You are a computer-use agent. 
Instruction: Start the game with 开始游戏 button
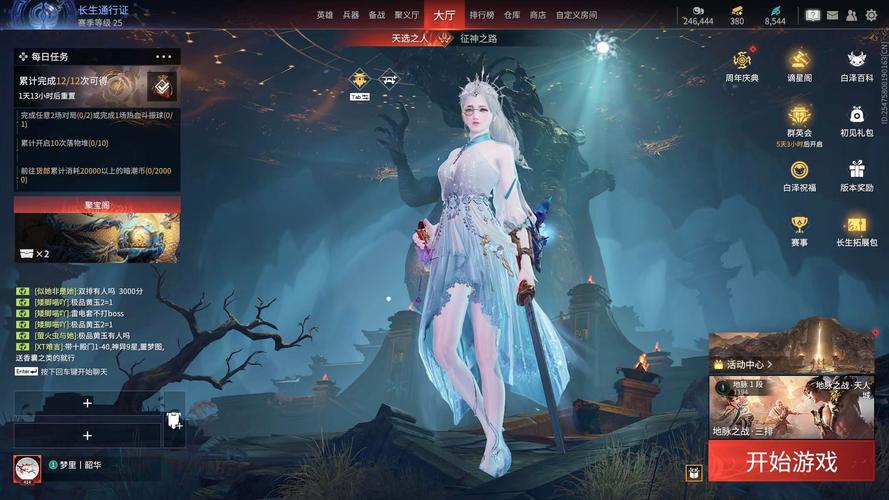click(x=790, y=462)
